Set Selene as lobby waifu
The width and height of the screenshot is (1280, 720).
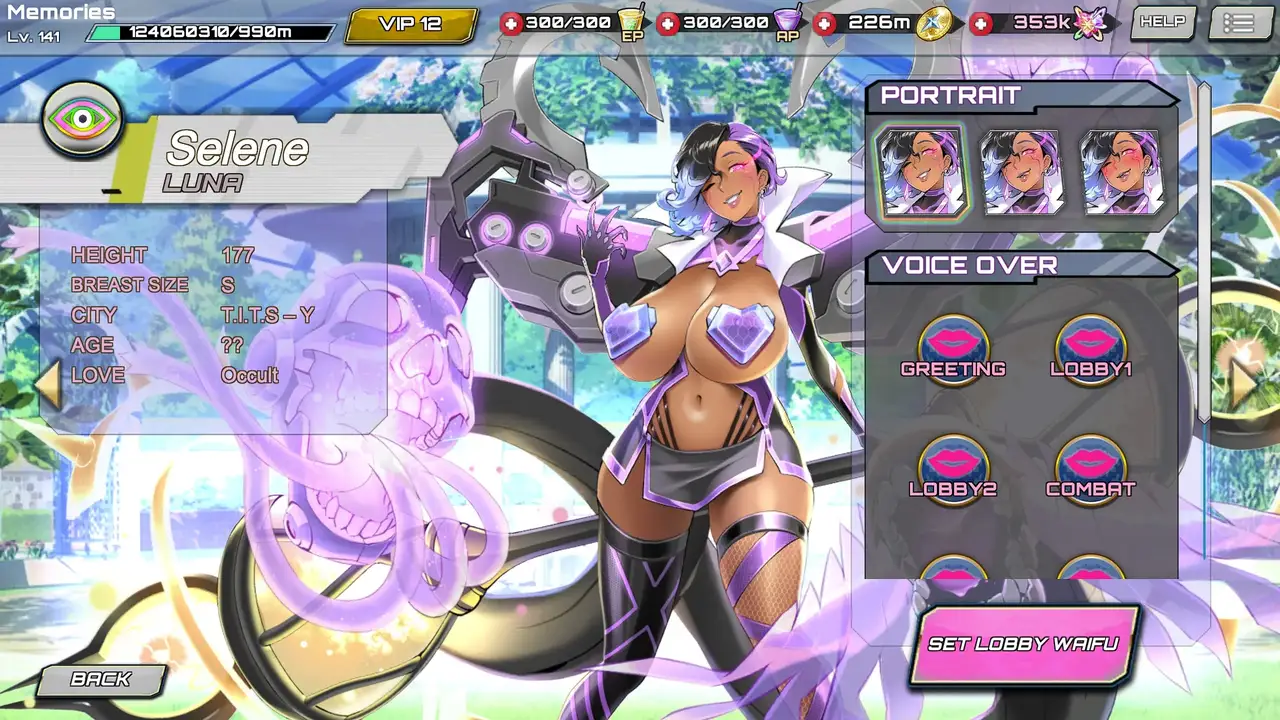tap(1023, 644)
